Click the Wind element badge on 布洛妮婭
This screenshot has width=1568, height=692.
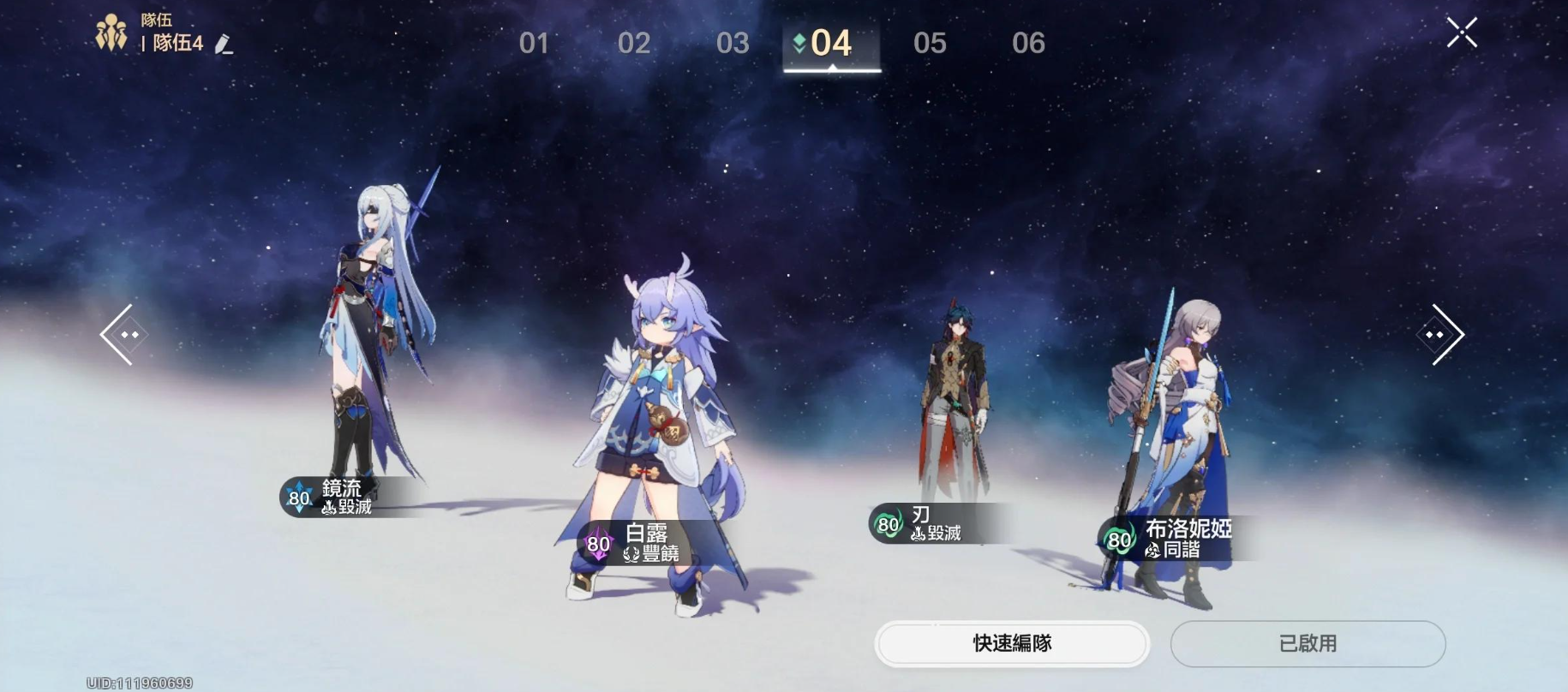(1117, 540)
